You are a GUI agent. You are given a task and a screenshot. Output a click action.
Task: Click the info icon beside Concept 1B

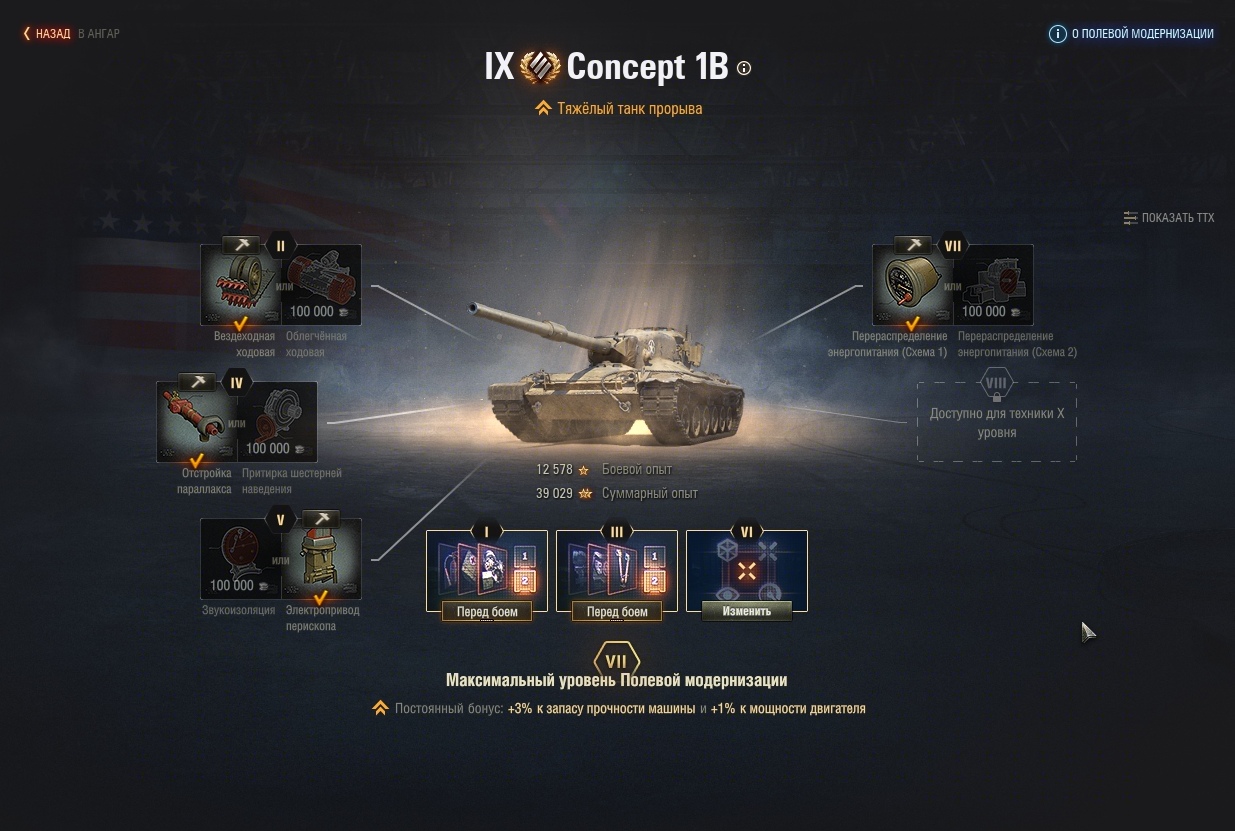[x=744, y=68]
